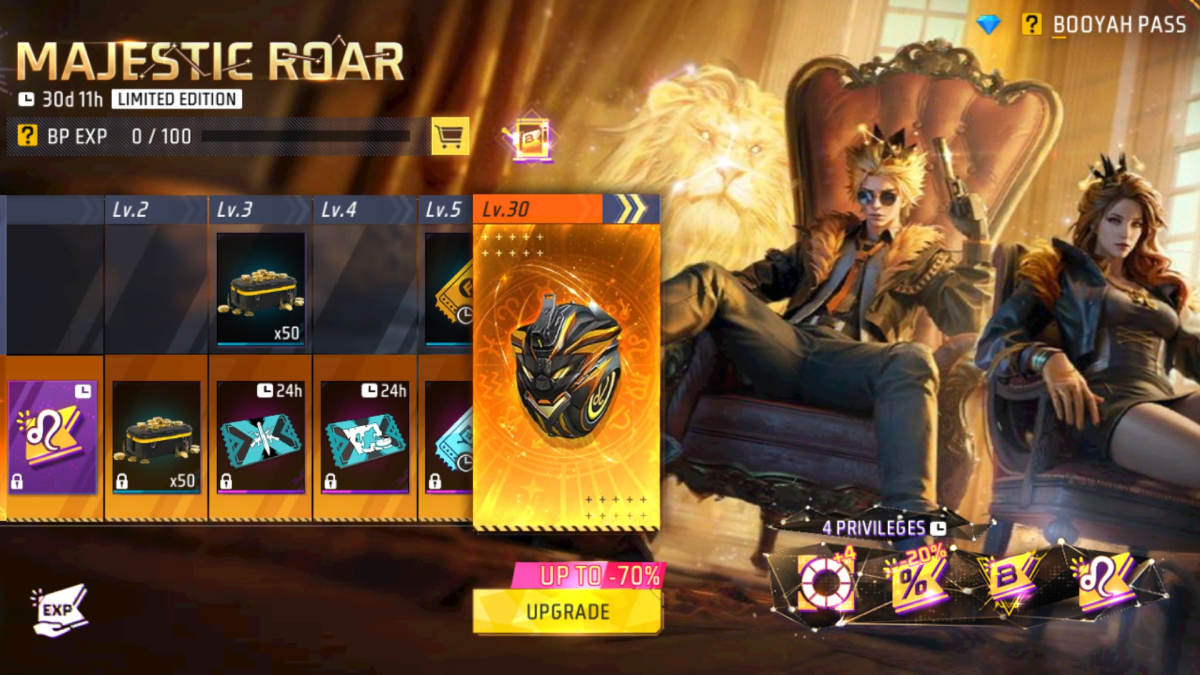Open the shopping cart beside BP EXP

[x=450, y=136]
